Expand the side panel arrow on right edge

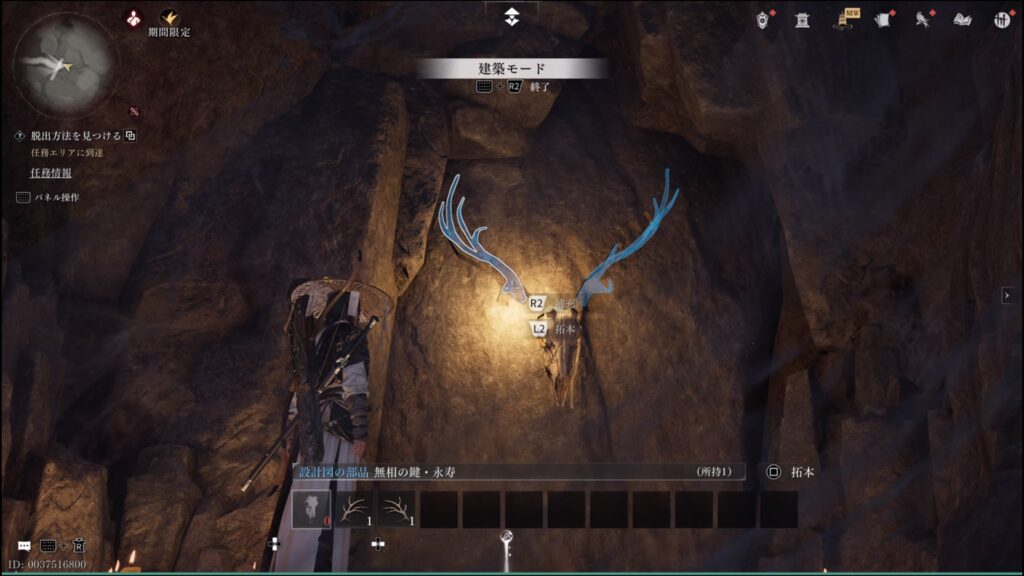coord(1008,295)
